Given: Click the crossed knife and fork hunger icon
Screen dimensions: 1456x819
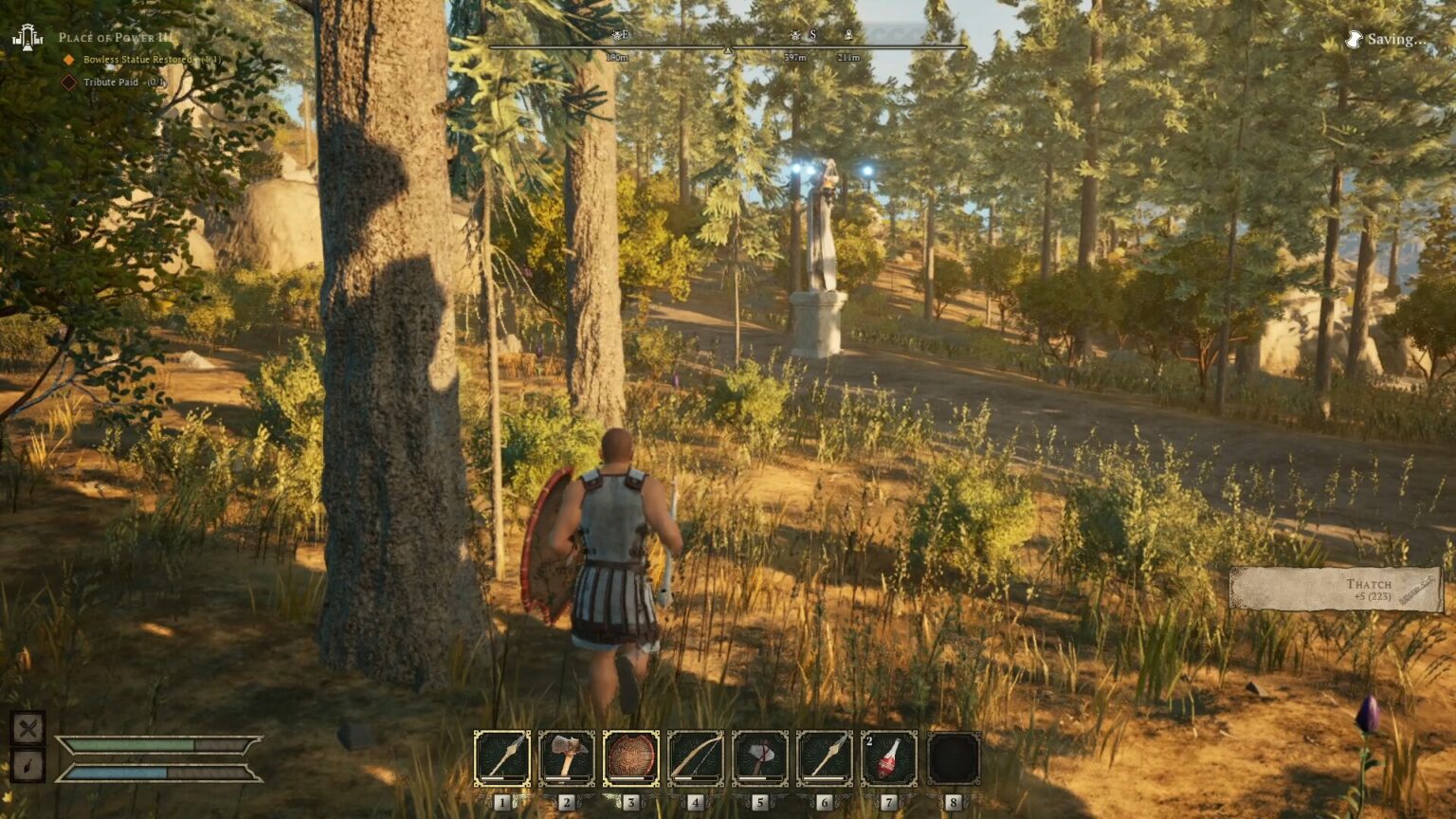Looking at the screenshot, I should pos(29,730).
